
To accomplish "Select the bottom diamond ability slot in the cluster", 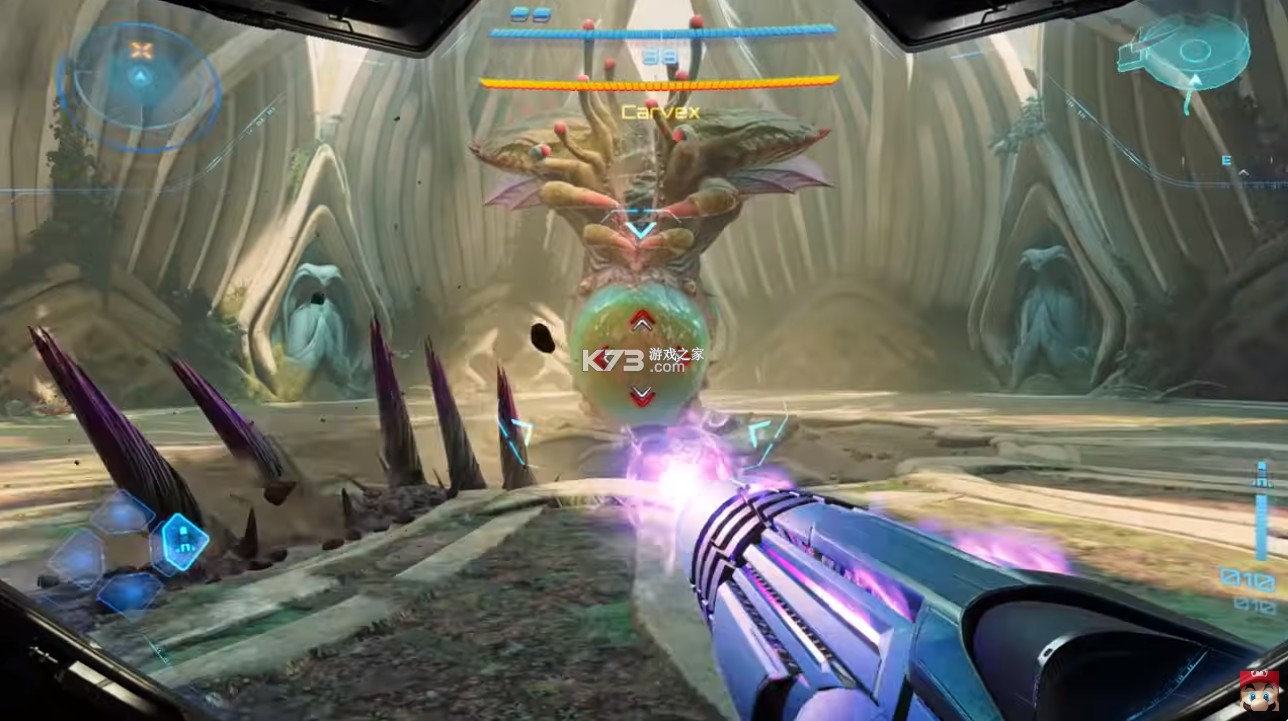I will pos(130,592).
